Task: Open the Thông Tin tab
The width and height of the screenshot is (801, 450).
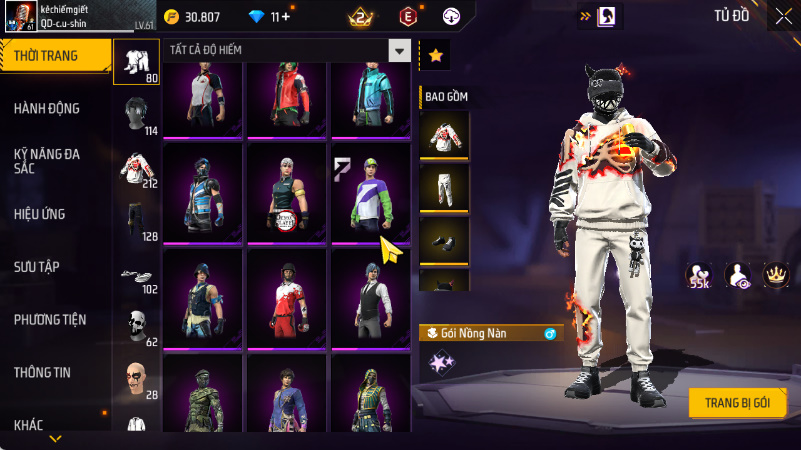Action: 42,372
